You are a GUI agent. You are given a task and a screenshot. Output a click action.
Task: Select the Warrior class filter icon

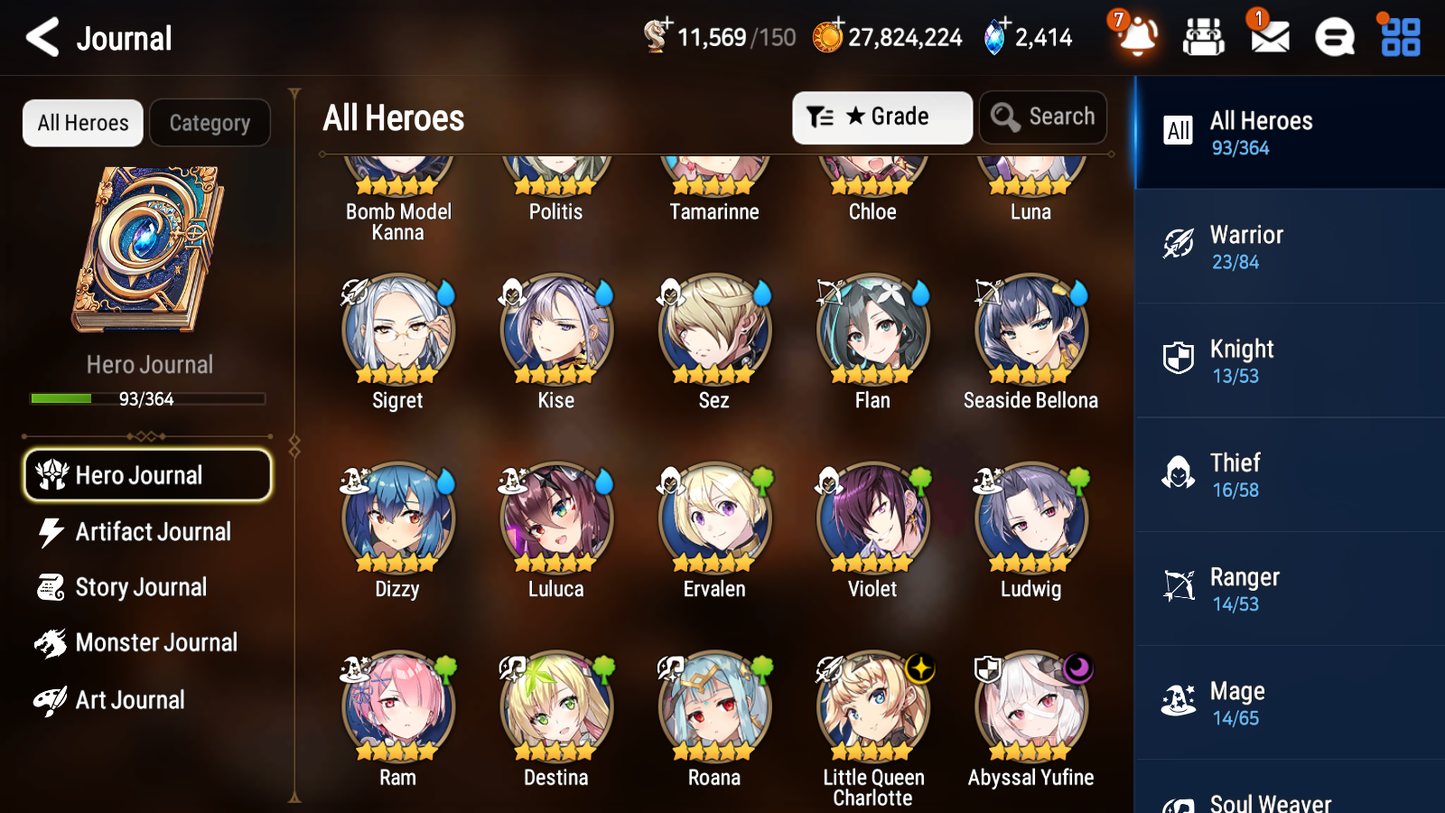pos(1180,245)
